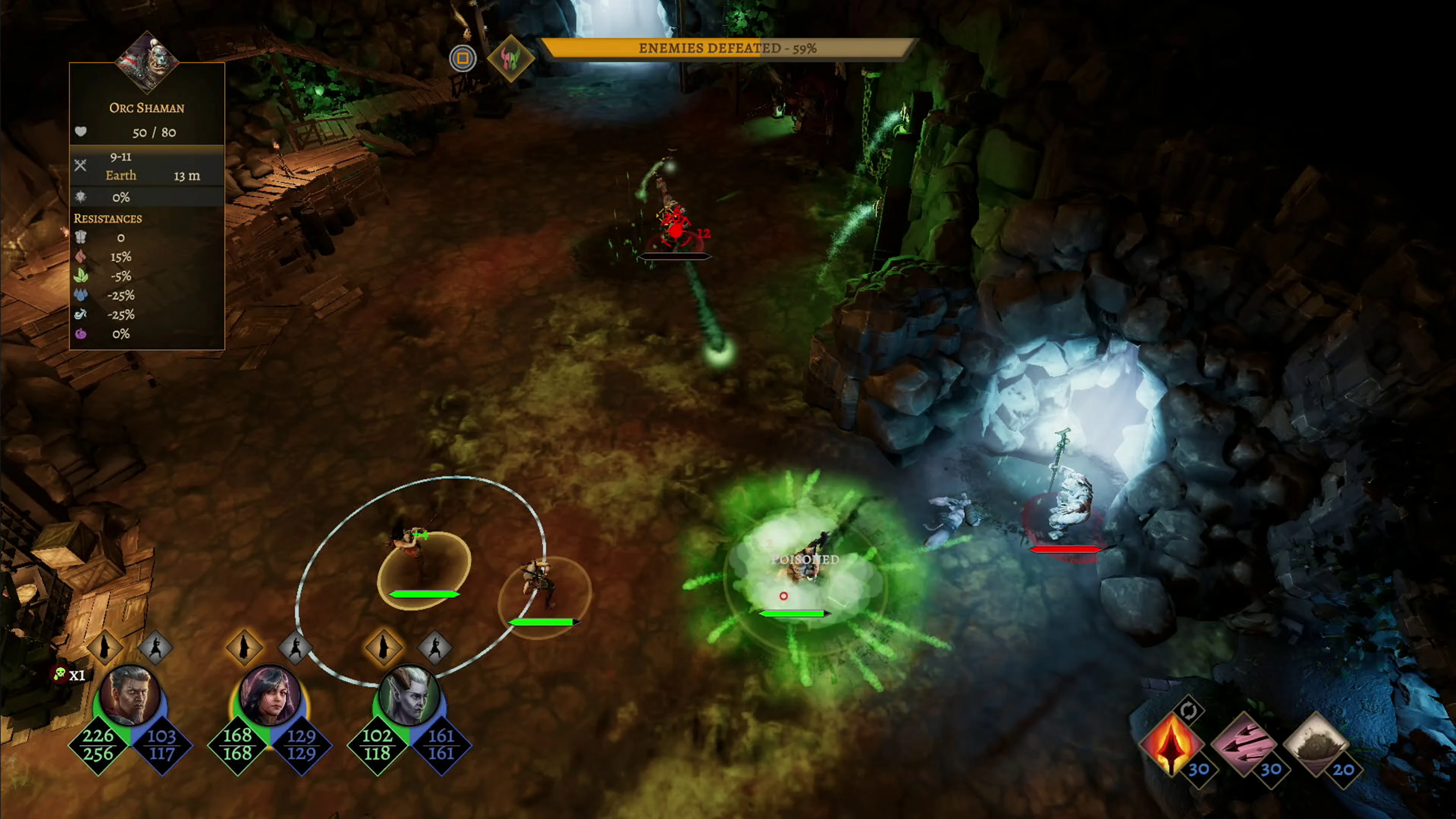
Task: Click the heart icon next to 50/80 health
Action: click(81, 132)
